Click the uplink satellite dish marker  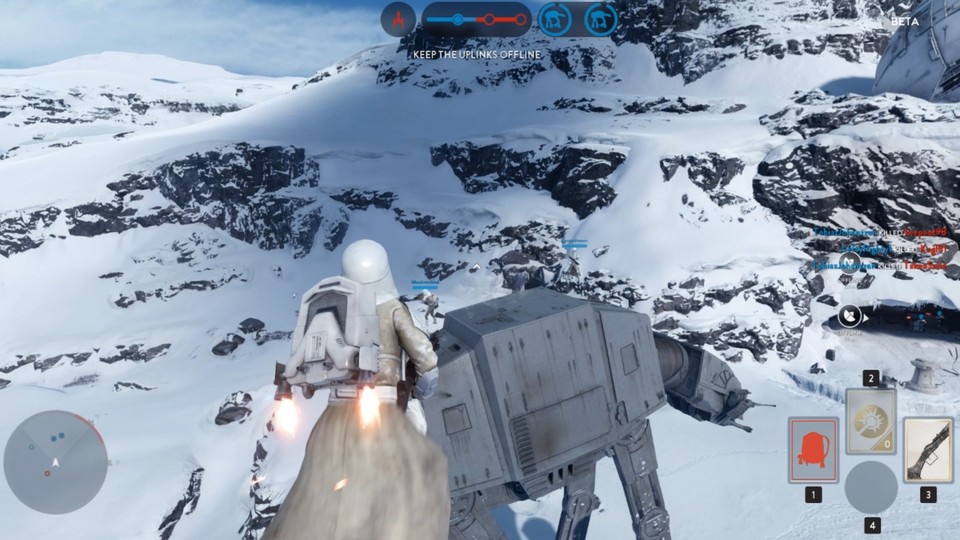point(849,317)
